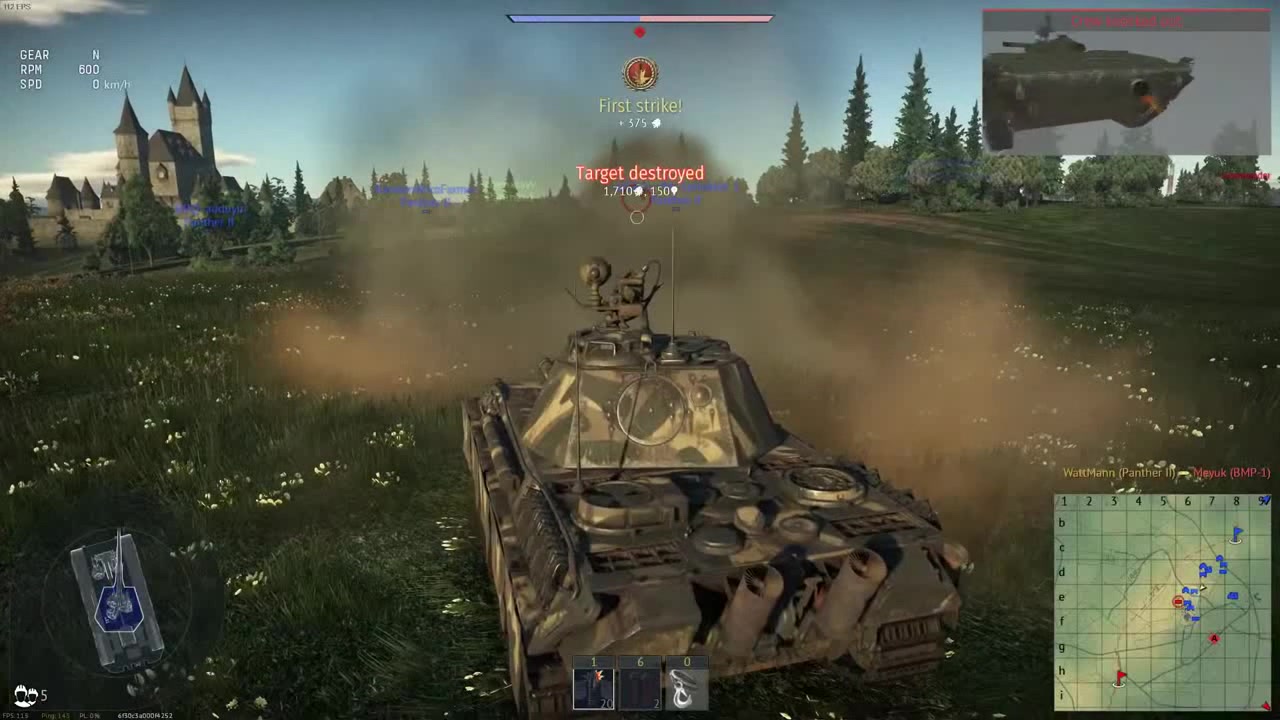Click the crew helmets counter icon
Viewport: 1280px width, 720px height.
(25, 694)
